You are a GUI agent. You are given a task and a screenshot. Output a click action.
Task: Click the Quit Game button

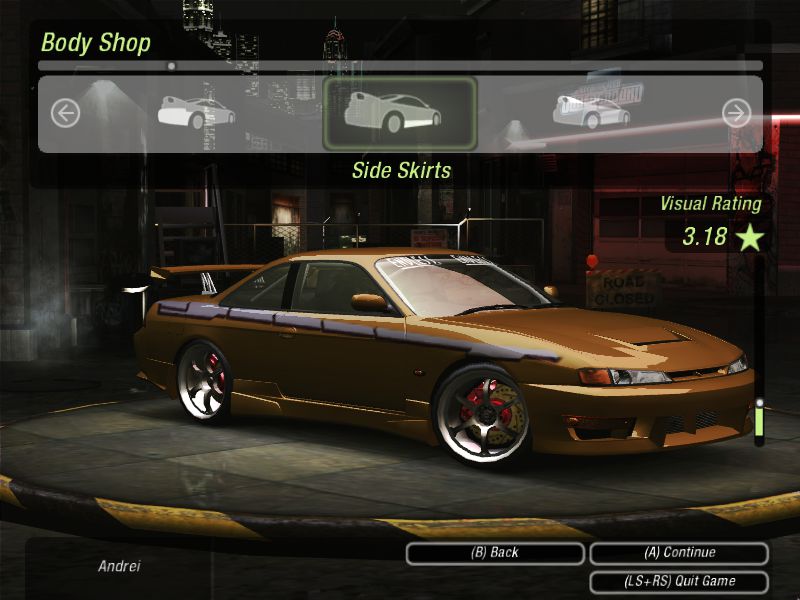[x=679, y=581]
